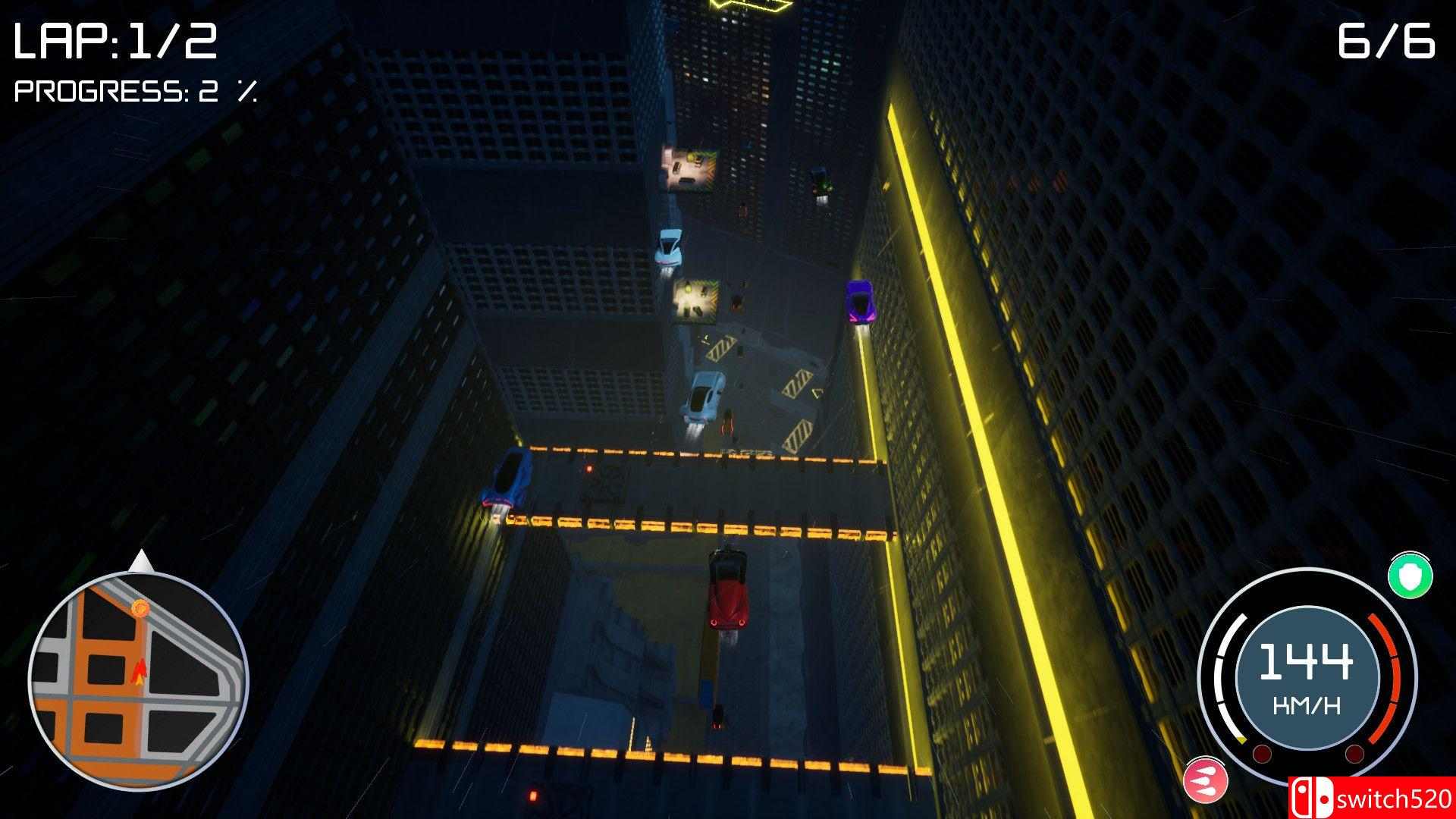Click the yellow arrow marker on the minimap
This screenshot has width=1456, height=819.
tap(140, 680)
